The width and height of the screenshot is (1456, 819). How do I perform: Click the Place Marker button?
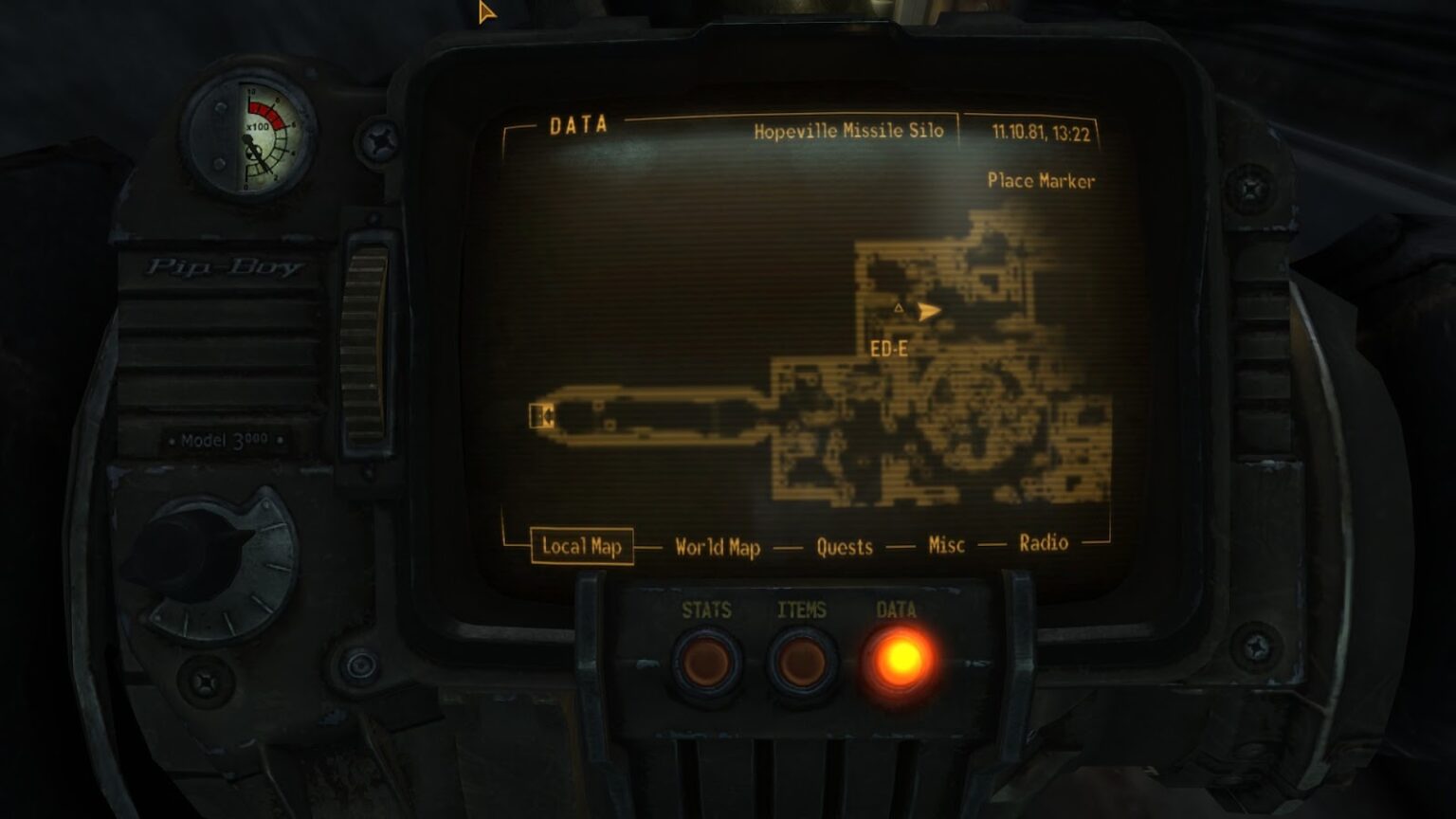tap(1041, 180)
